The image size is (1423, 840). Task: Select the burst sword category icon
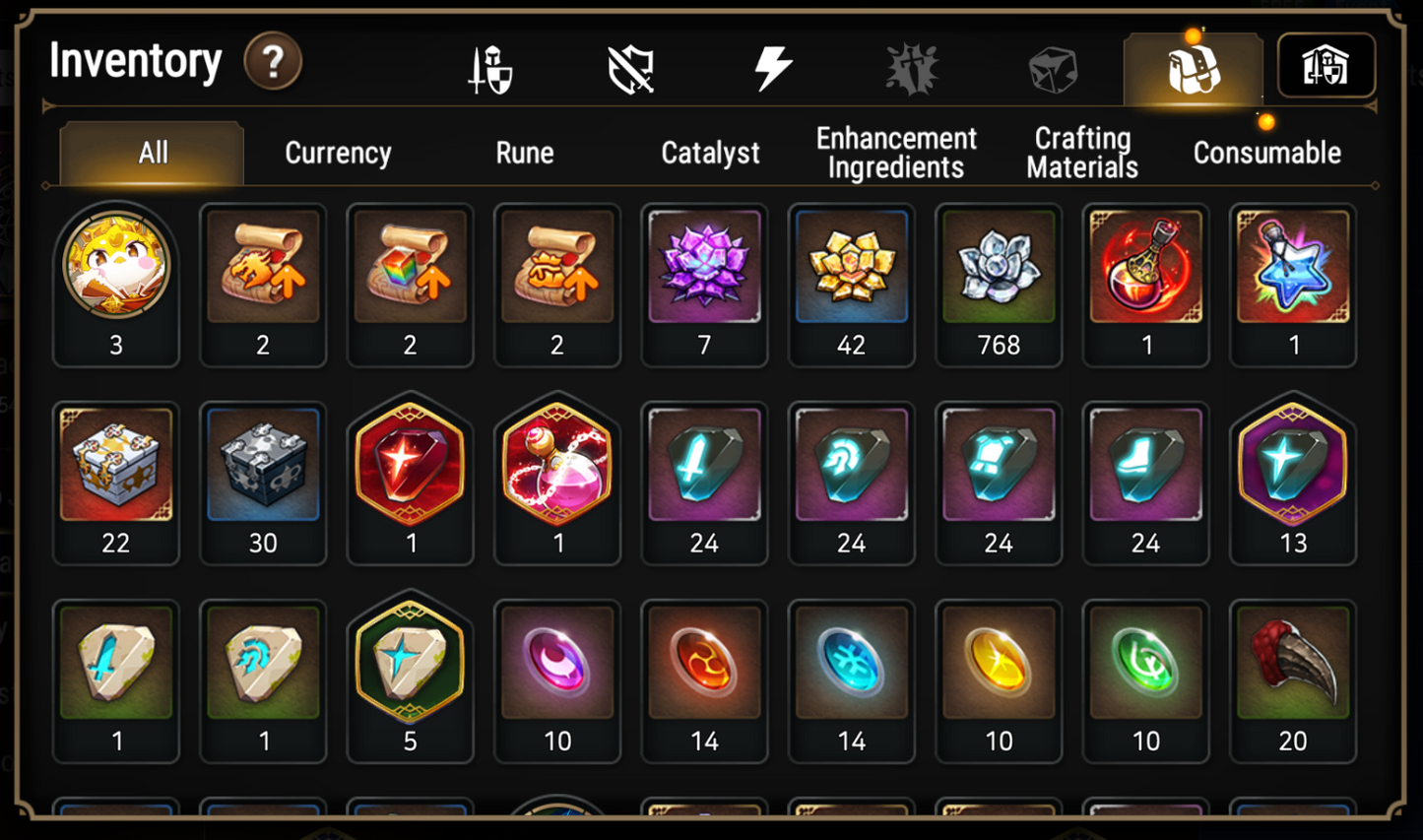coord(912,66)
